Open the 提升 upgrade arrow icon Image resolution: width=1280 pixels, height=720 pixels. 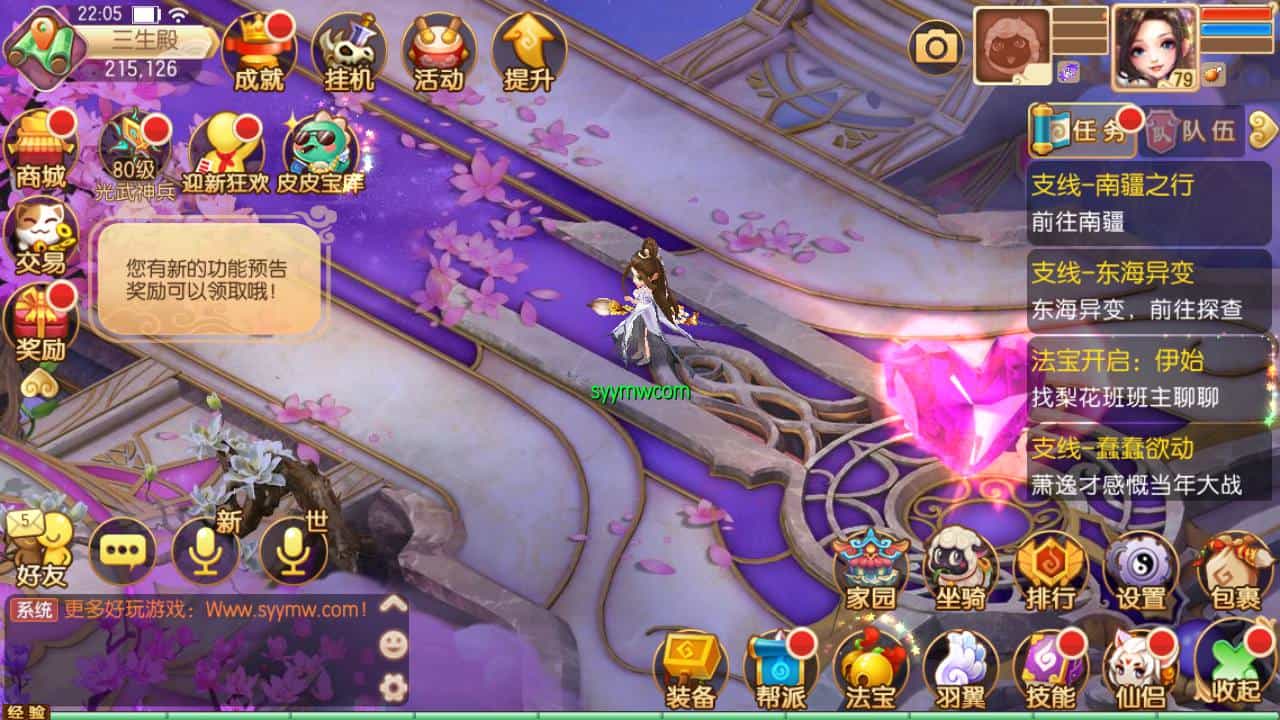tap(529, 52)
